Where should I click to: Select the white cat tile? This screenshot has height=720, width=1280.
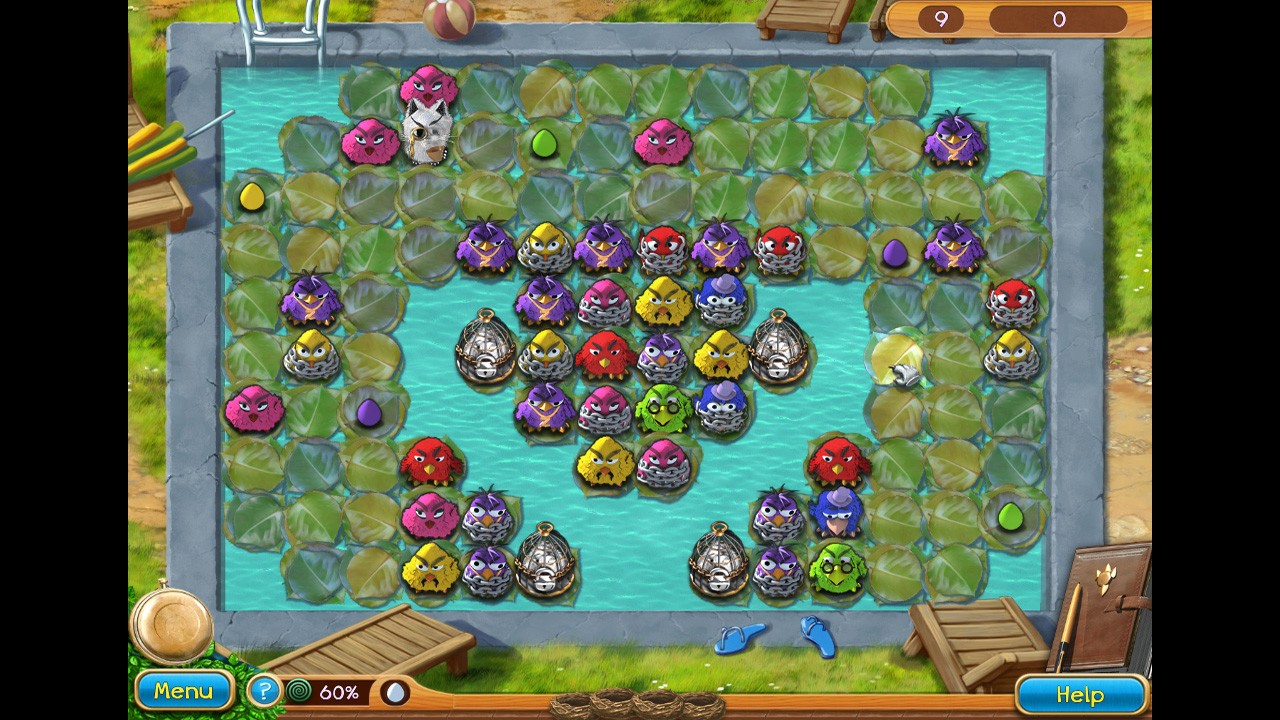tap(426, 135)
